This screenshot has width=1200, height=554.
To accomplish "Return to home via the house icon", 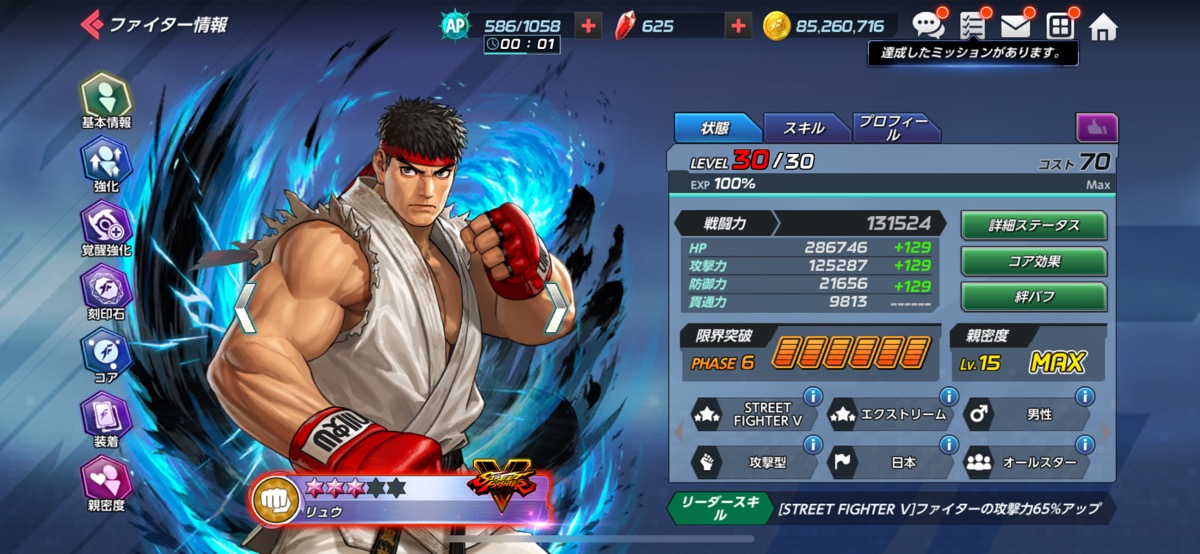I will pos(1103,27).
